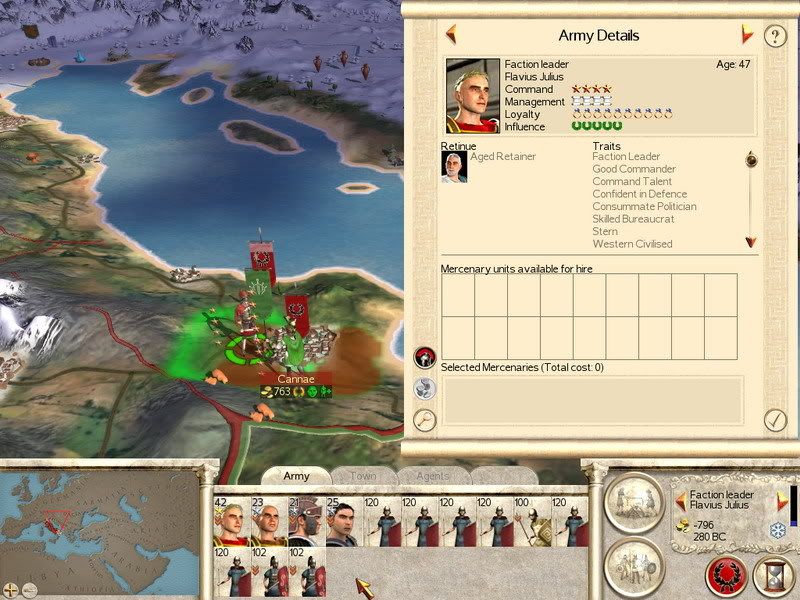This screenshot has height=600, width=800.
Task: Click the magnifying glass button on scroll
Action: tap(424, 420)
